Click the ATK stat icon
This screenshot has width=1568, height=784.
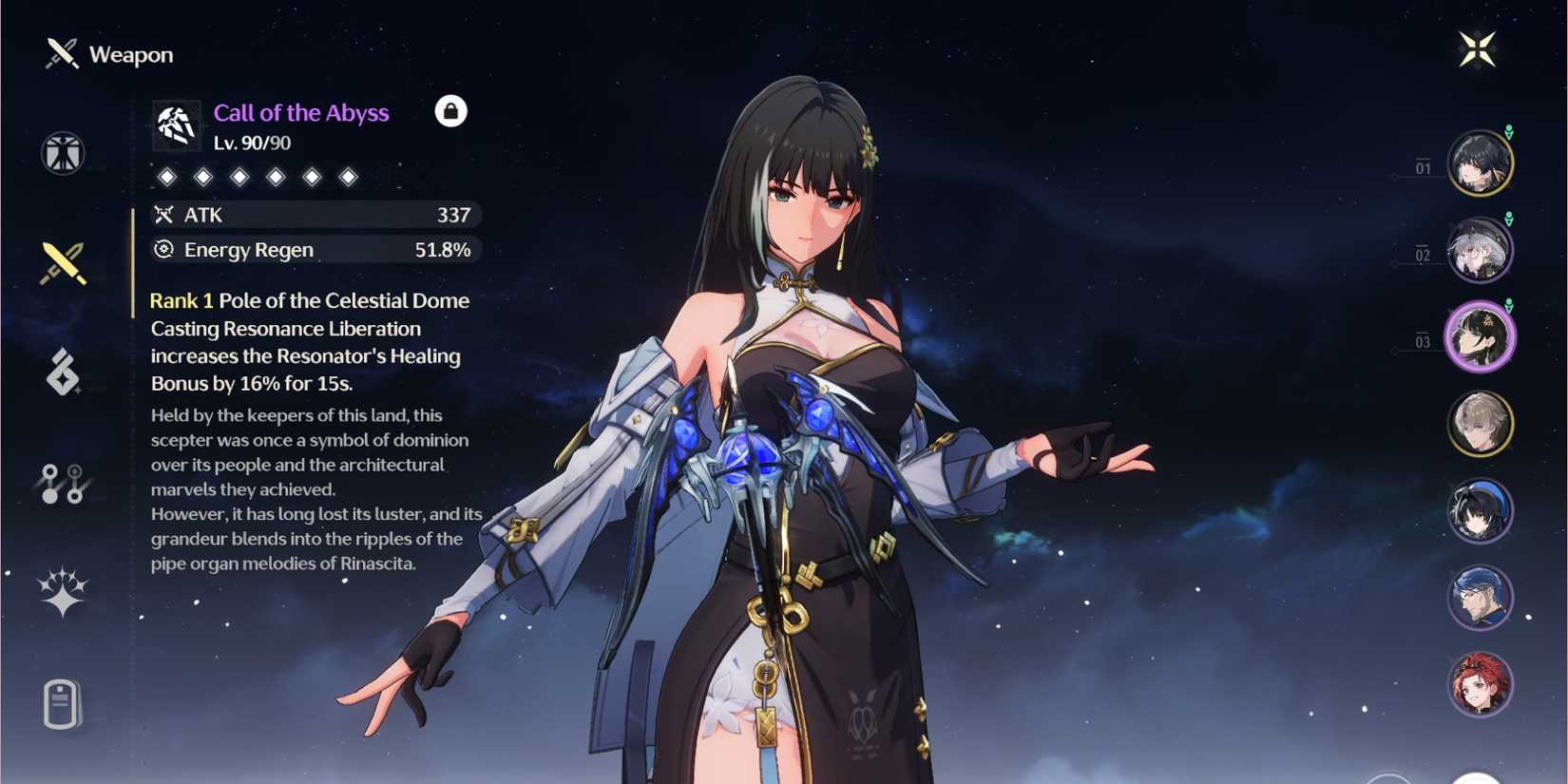tap(163, 215)
